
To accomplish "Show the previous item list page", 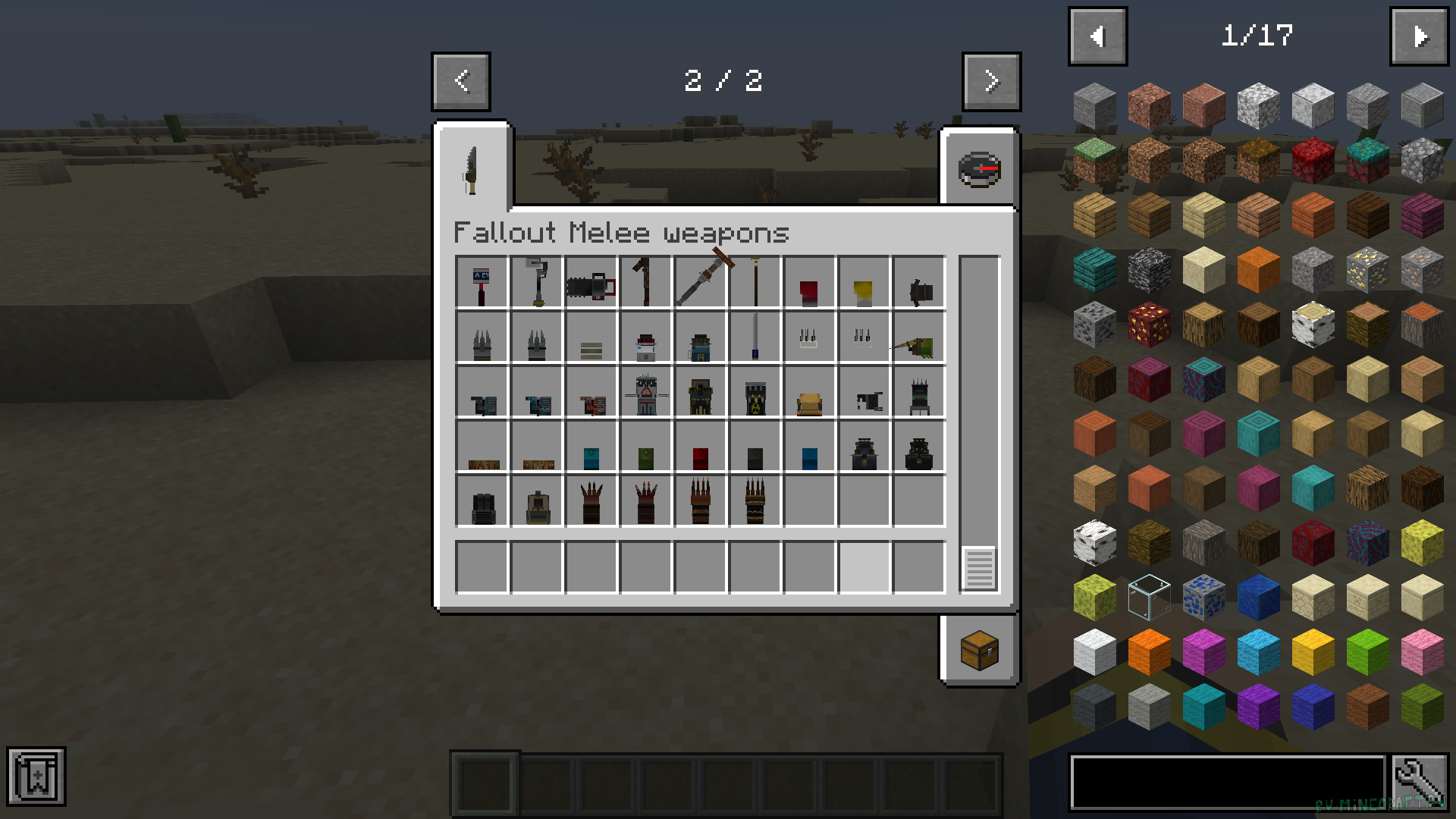I will (1097, 36).
